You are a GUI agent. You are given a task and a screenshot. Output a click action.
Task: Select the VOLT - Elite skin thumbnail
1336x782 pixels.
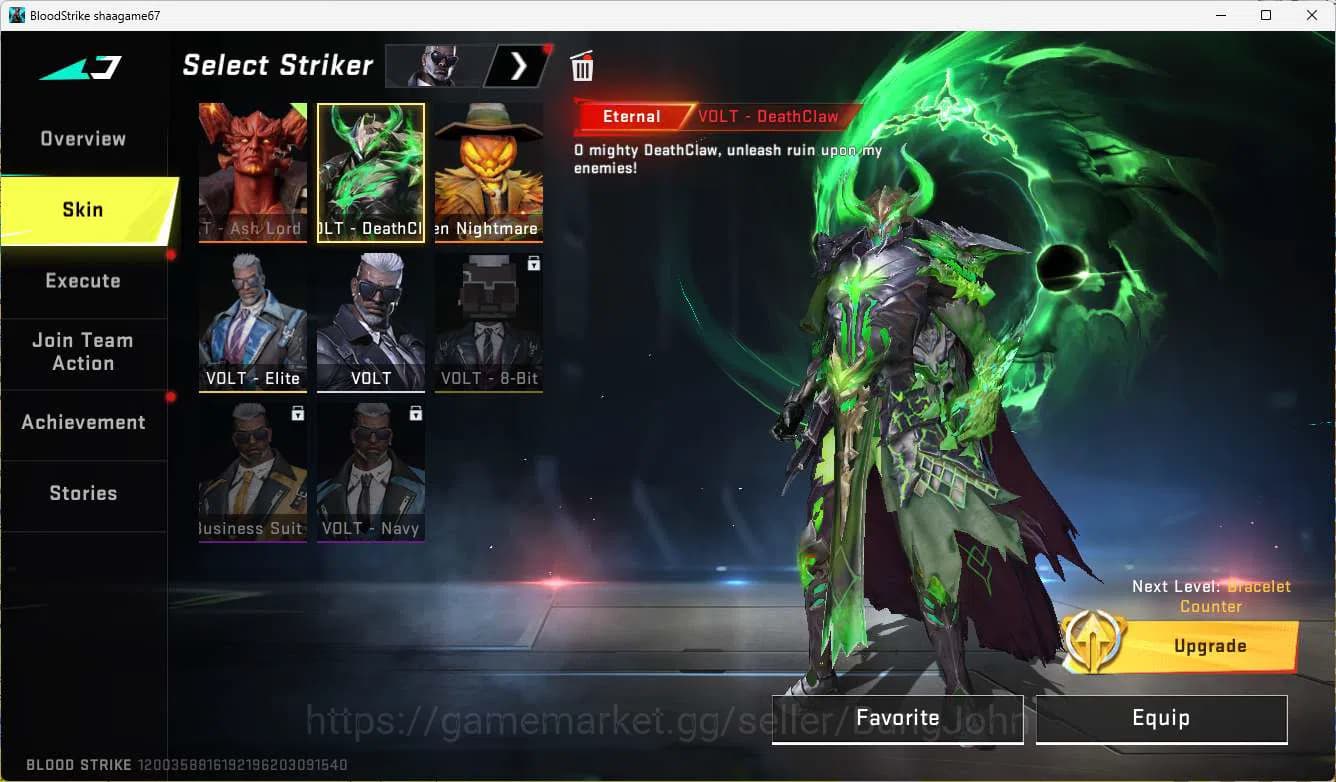[253, 320]
